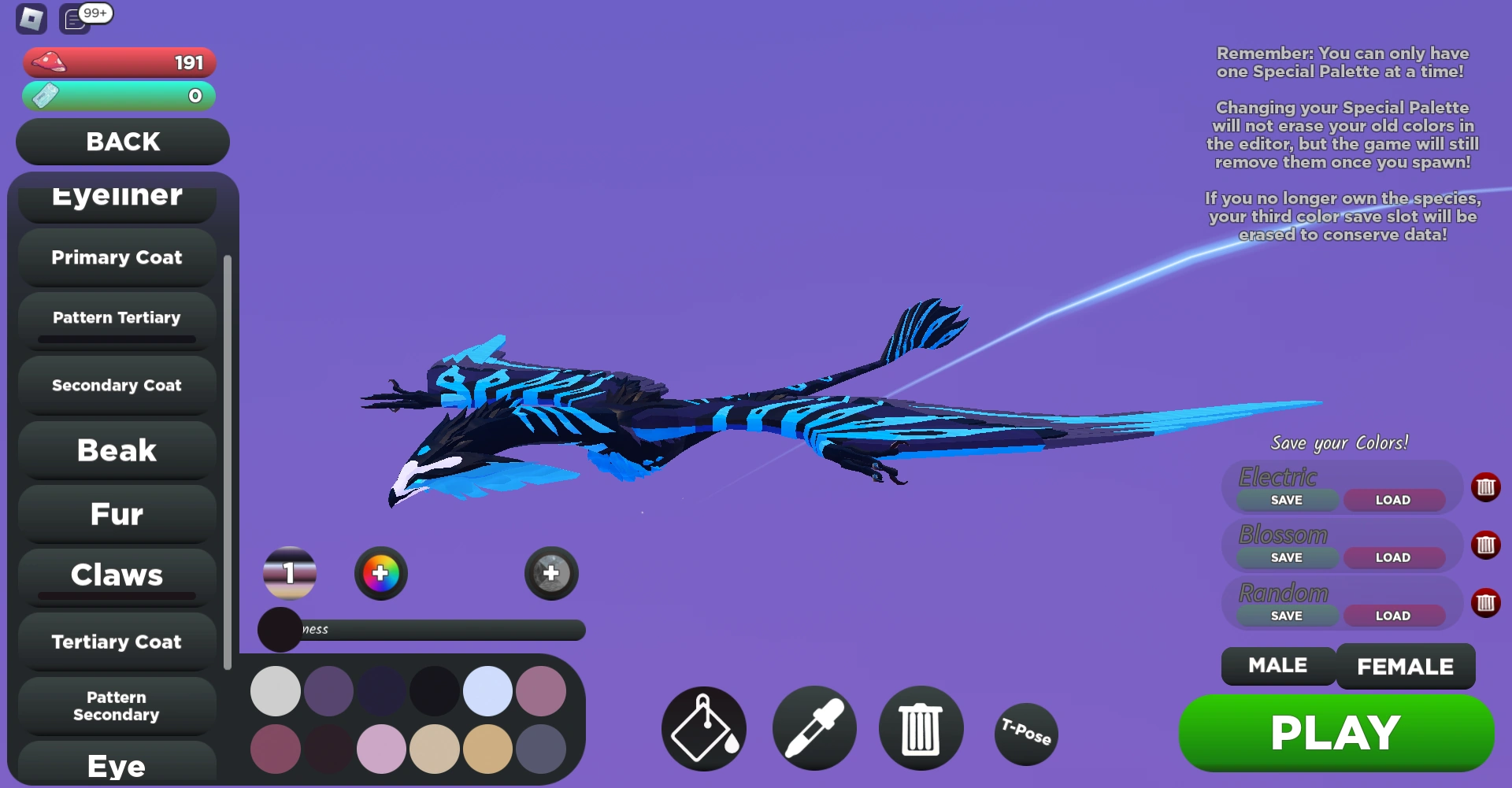Screen dimensions: 1512x788
Task: Select the FEMALE option
Action: pyautogui.click(x=1406, y=666)
